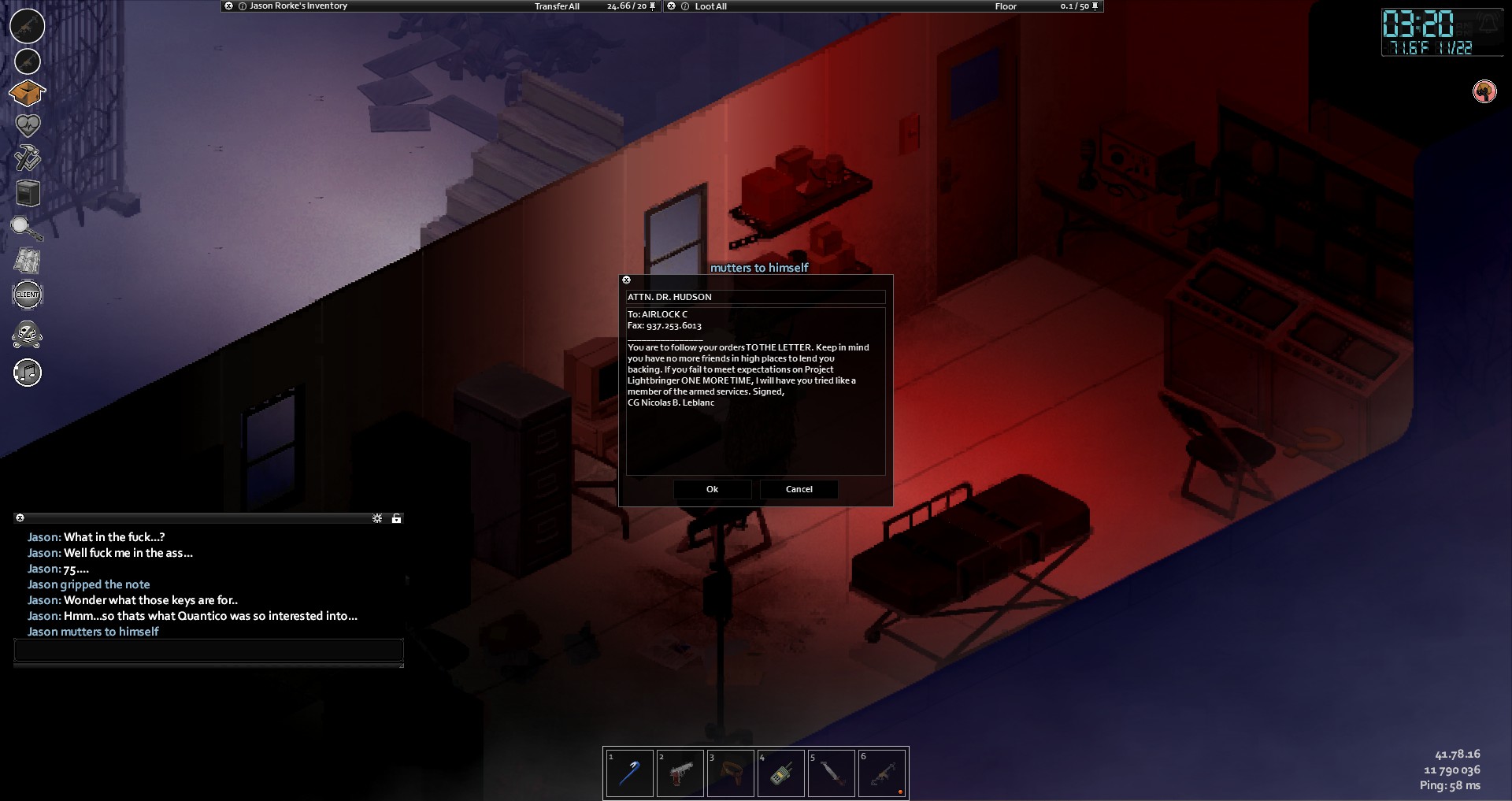1512x801 pixels.
Task: Select the blue crowbar hotbar slot
Action: pyautogui.click(x=629, y=773)
